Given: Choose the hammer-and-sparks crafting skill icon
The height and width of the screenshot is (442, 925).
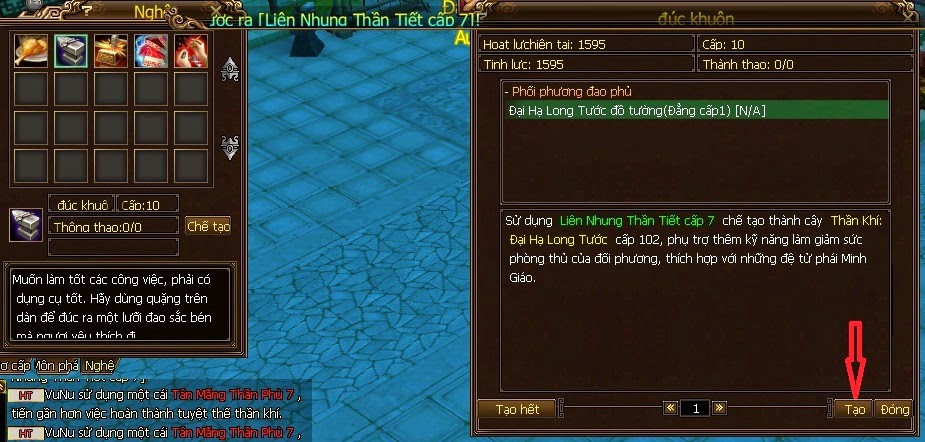Looking at the screenshot, I should coord(109,49).
